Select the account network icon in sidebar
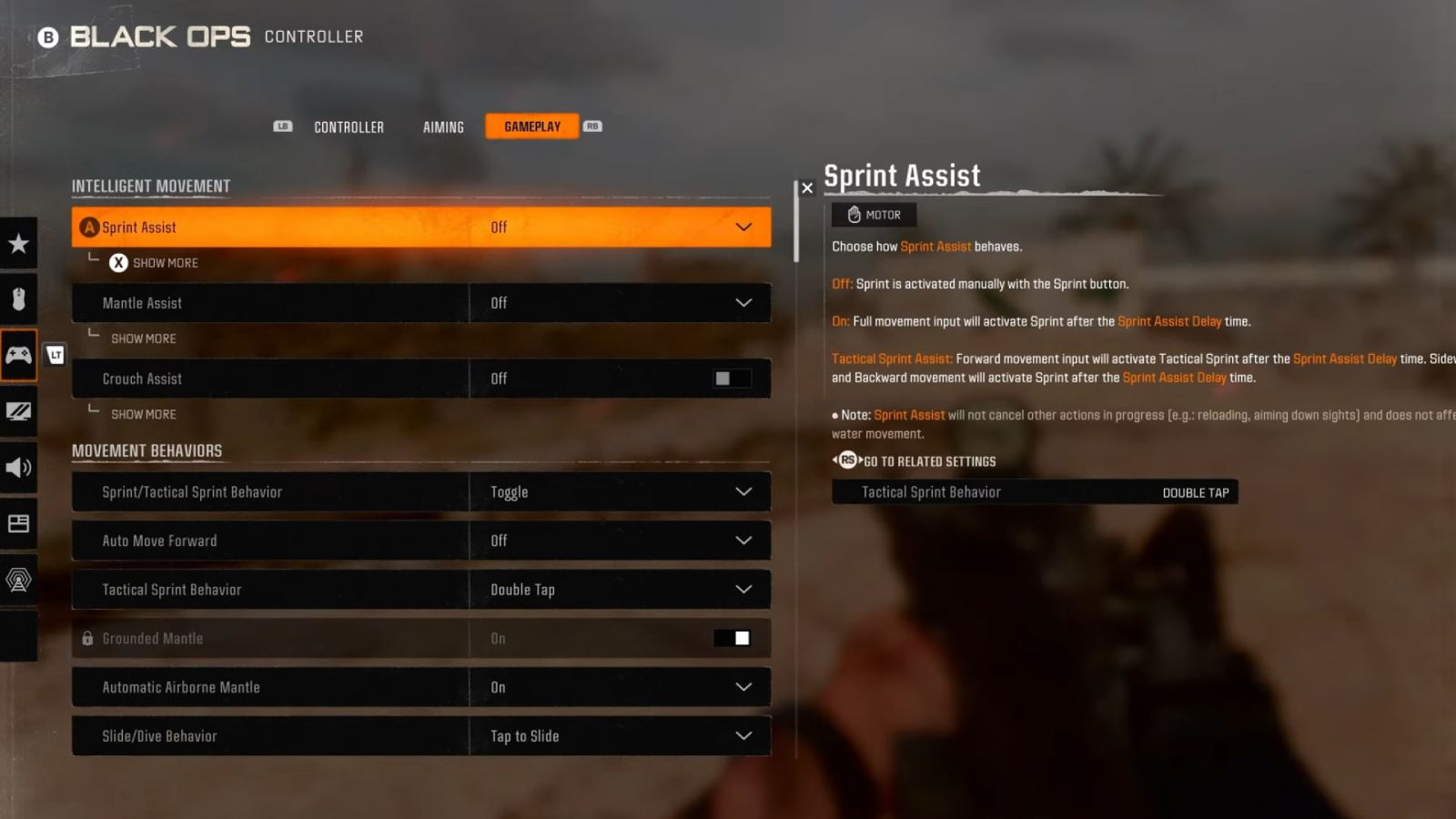 pyautogui.click(x=19, y=580)
